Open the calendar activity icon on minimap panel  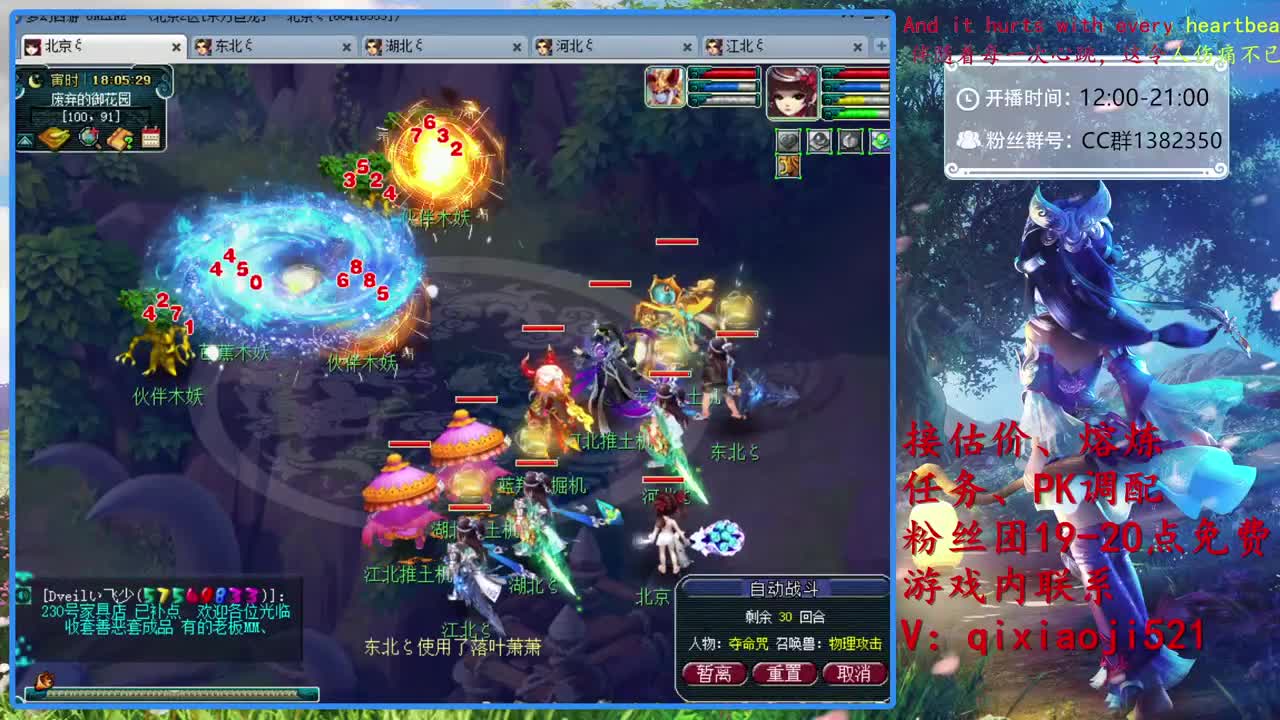click(x=151, y=136)
